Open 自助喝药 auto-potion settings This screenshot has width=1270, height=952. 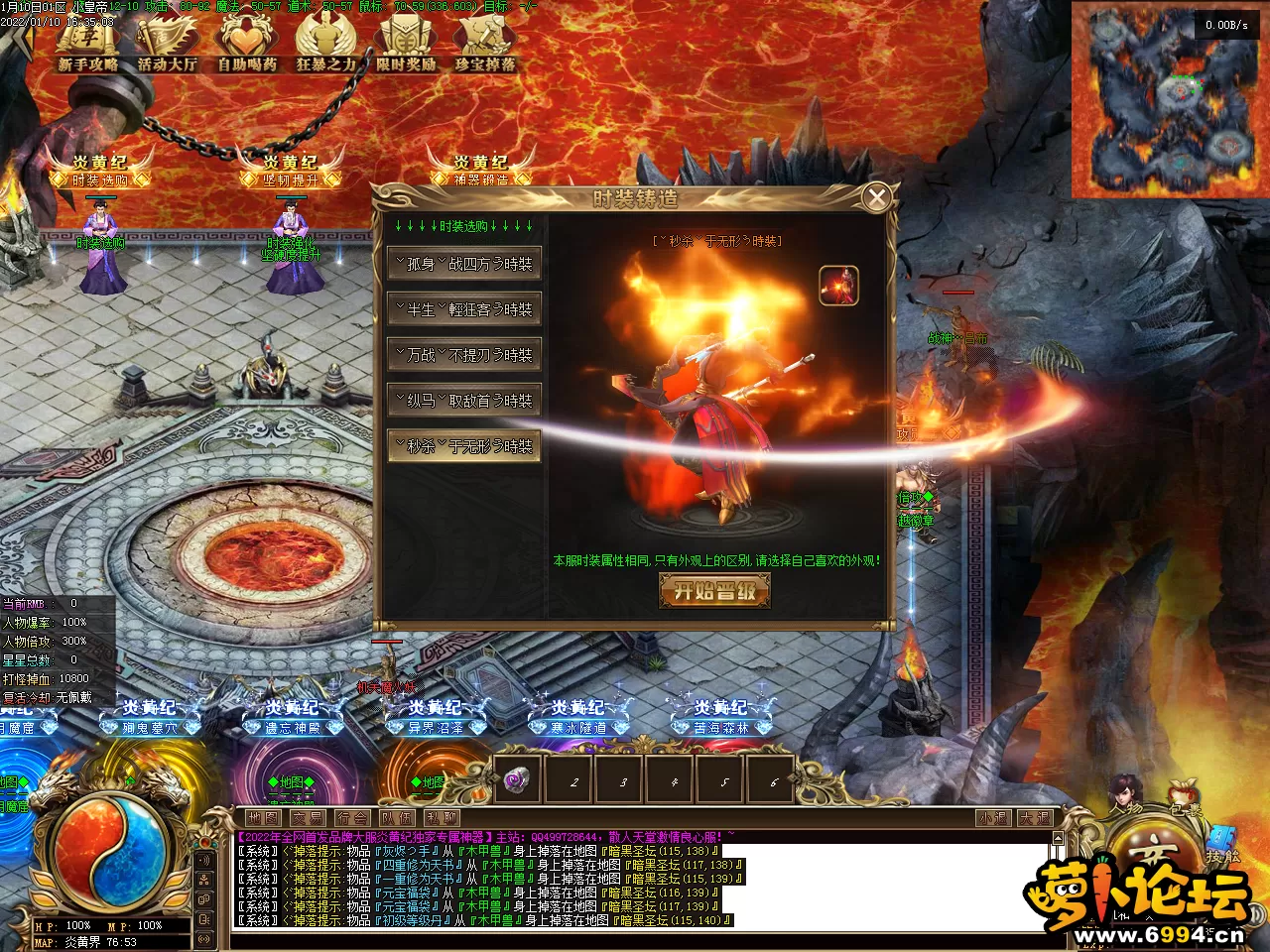click(246, 46)
